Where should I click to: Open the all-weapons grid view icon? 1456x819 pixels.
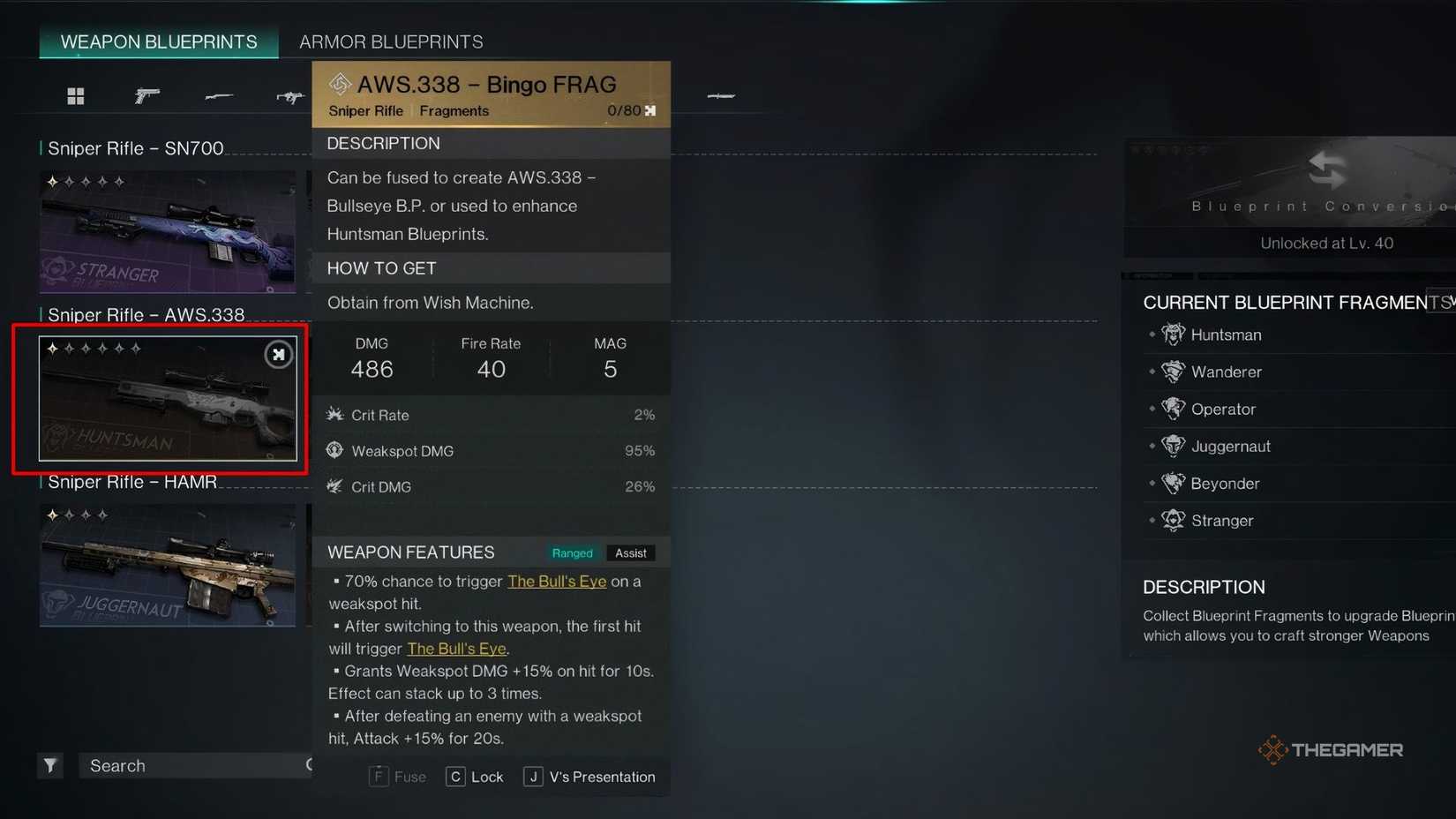point(76,95)
